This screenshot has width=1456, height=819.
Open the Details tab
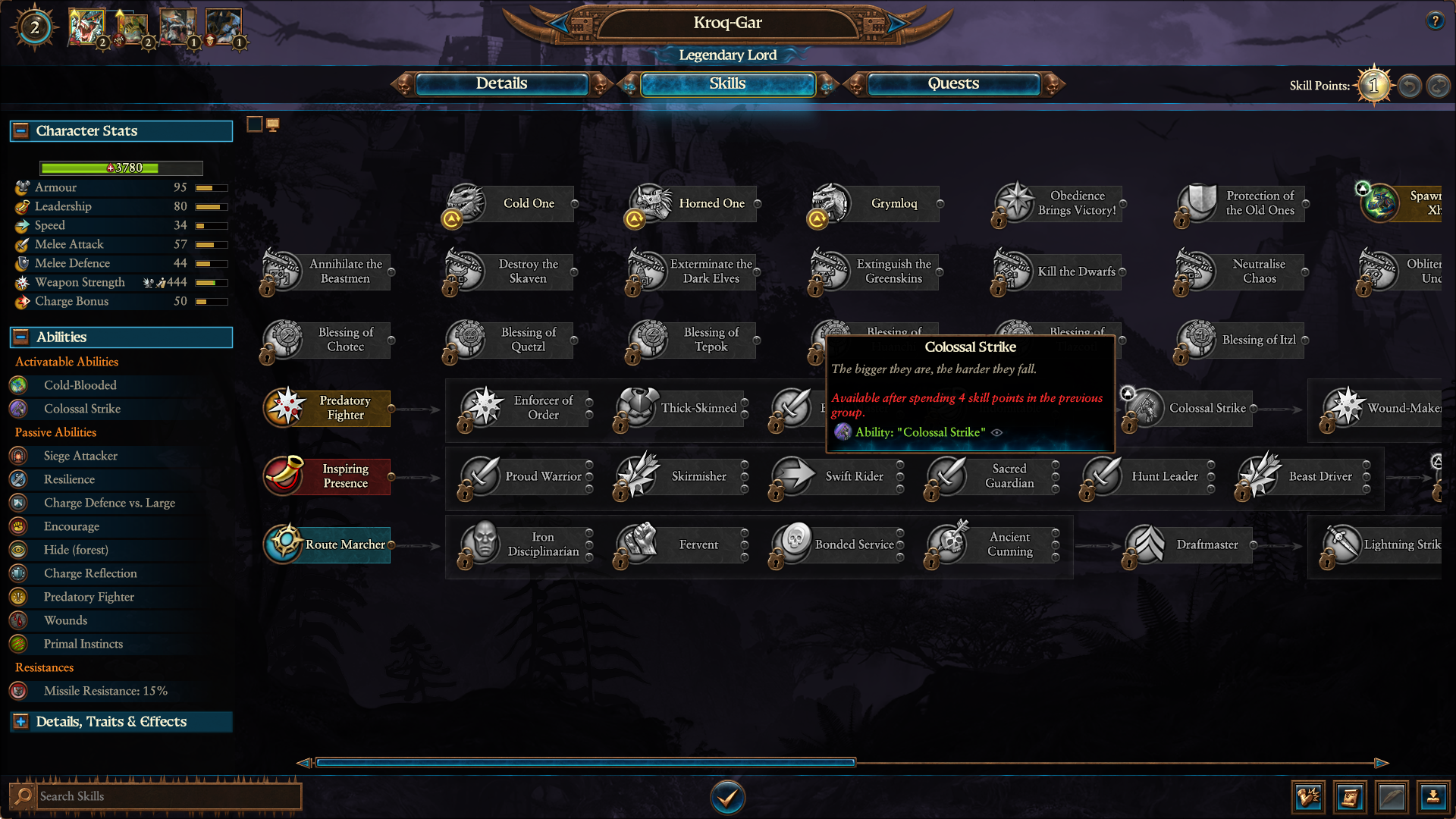tap(502, 84)
